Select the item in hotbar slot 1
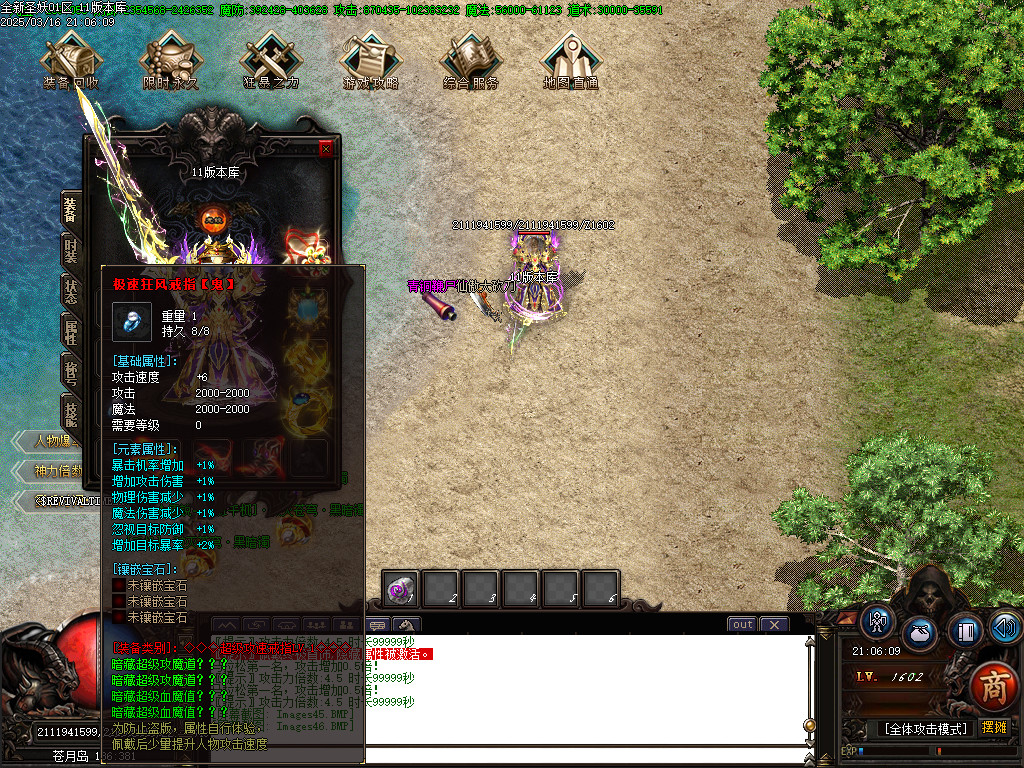 (402, 589)
